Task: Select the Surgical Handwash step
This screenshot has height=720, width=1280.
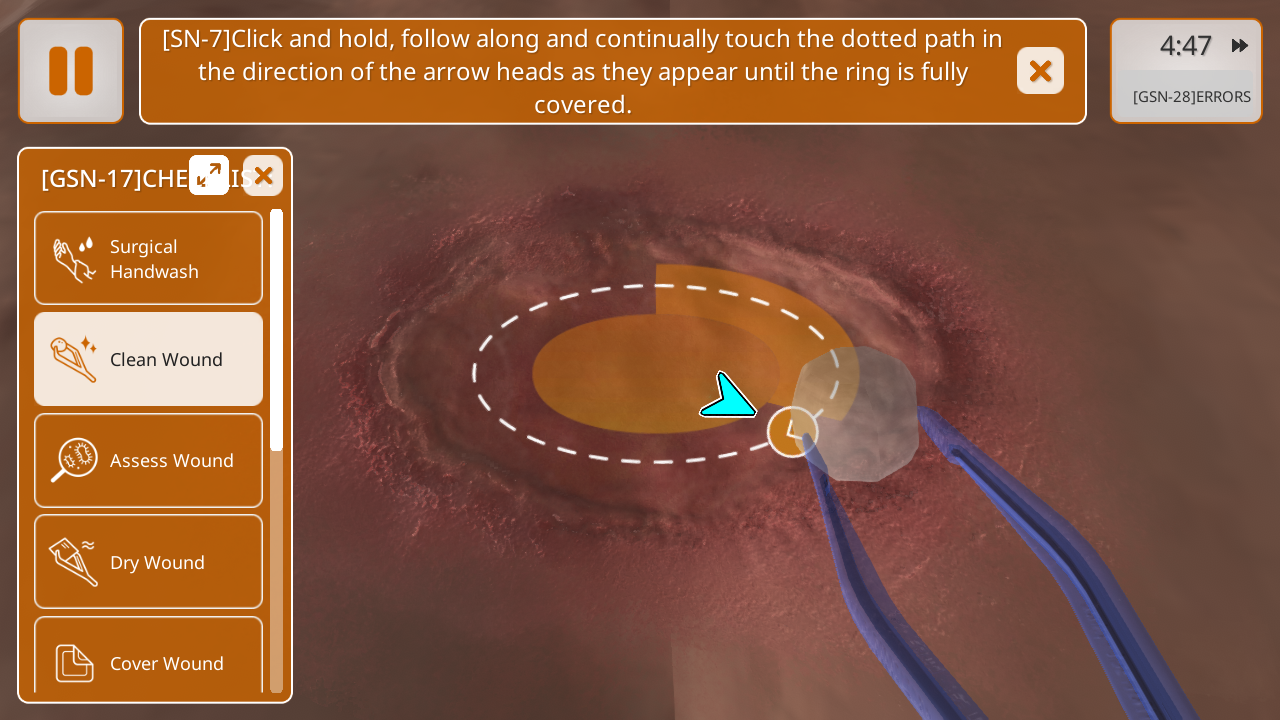Action: [149, 258]
